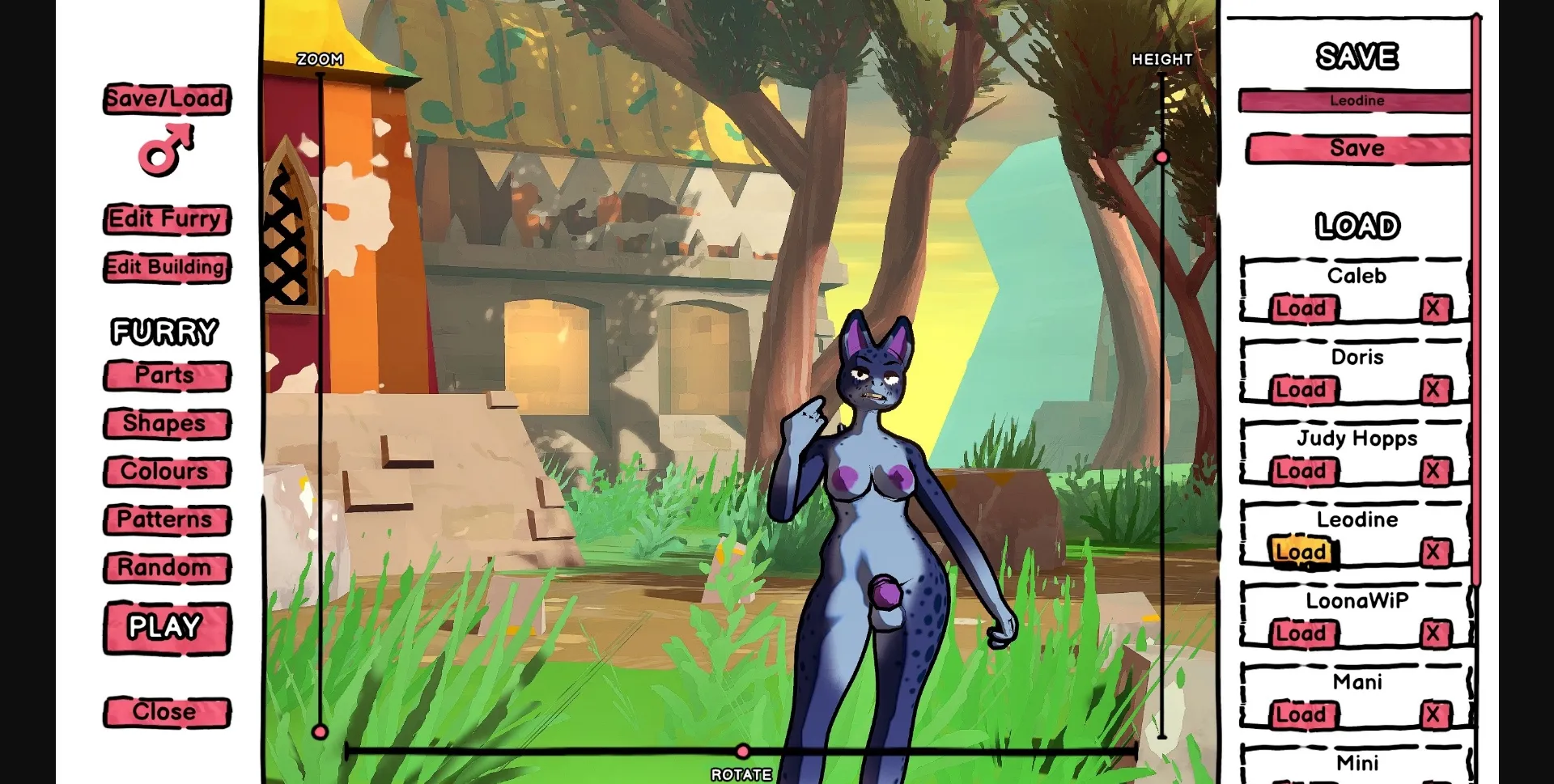Save the current character as Leodine
1554x784 pixels.
tap(1357, 148)
